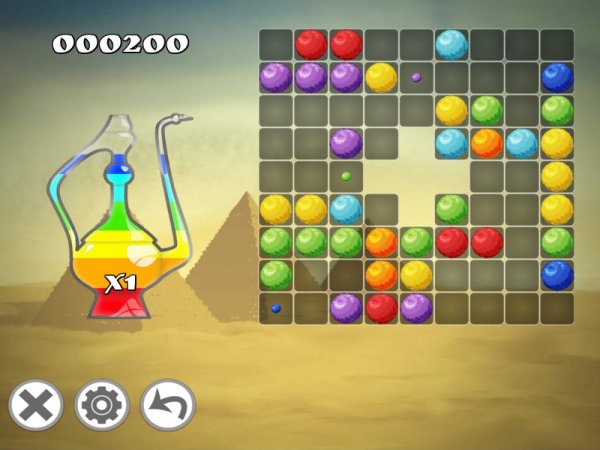Close the game with the X button
The image size is (600, 450).
pos(36,406)
